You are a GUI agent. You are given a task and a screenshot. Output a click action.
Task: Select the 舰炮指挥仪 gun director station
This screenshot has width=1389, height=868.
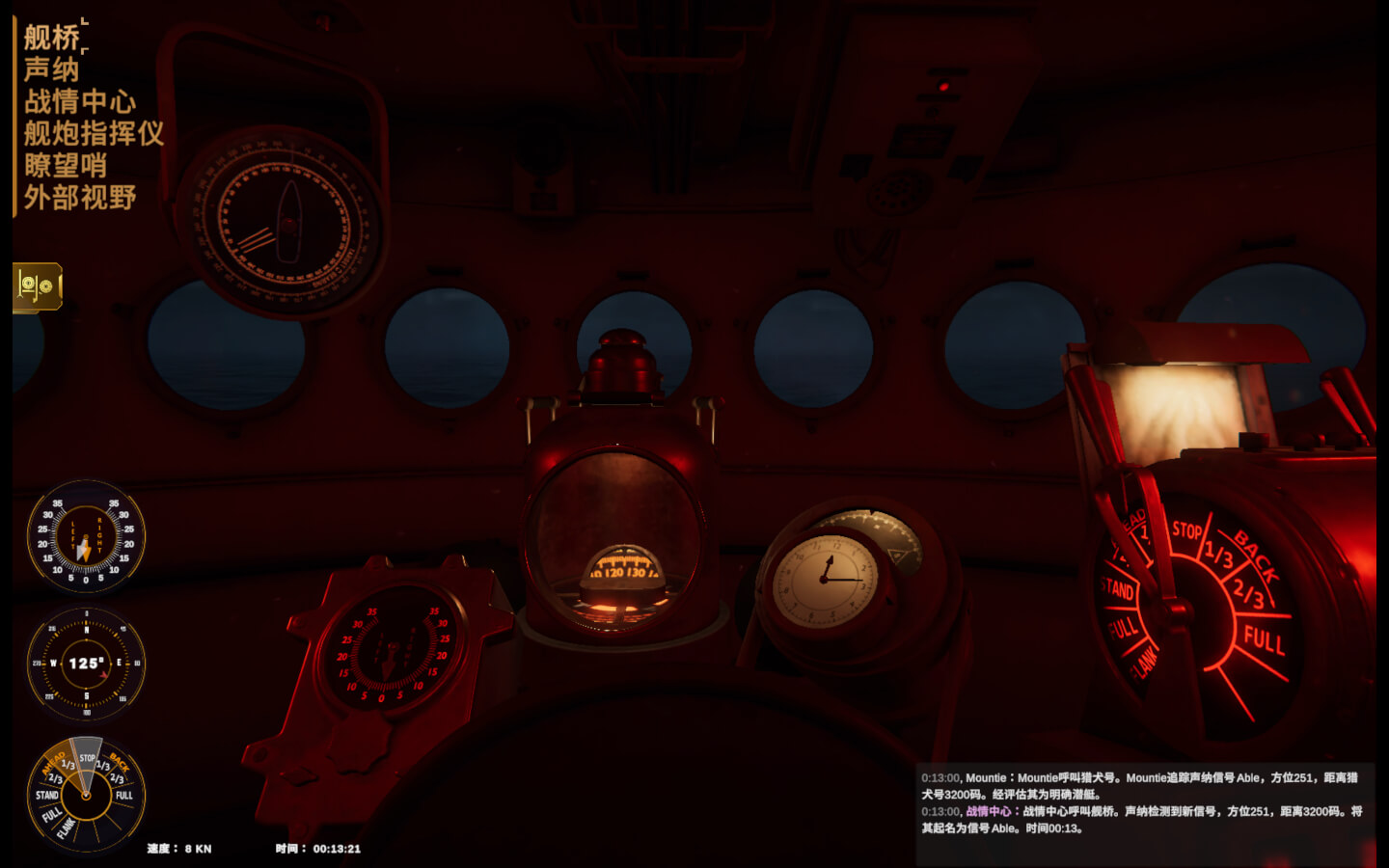pyautogui.click(x=94, y=133)
